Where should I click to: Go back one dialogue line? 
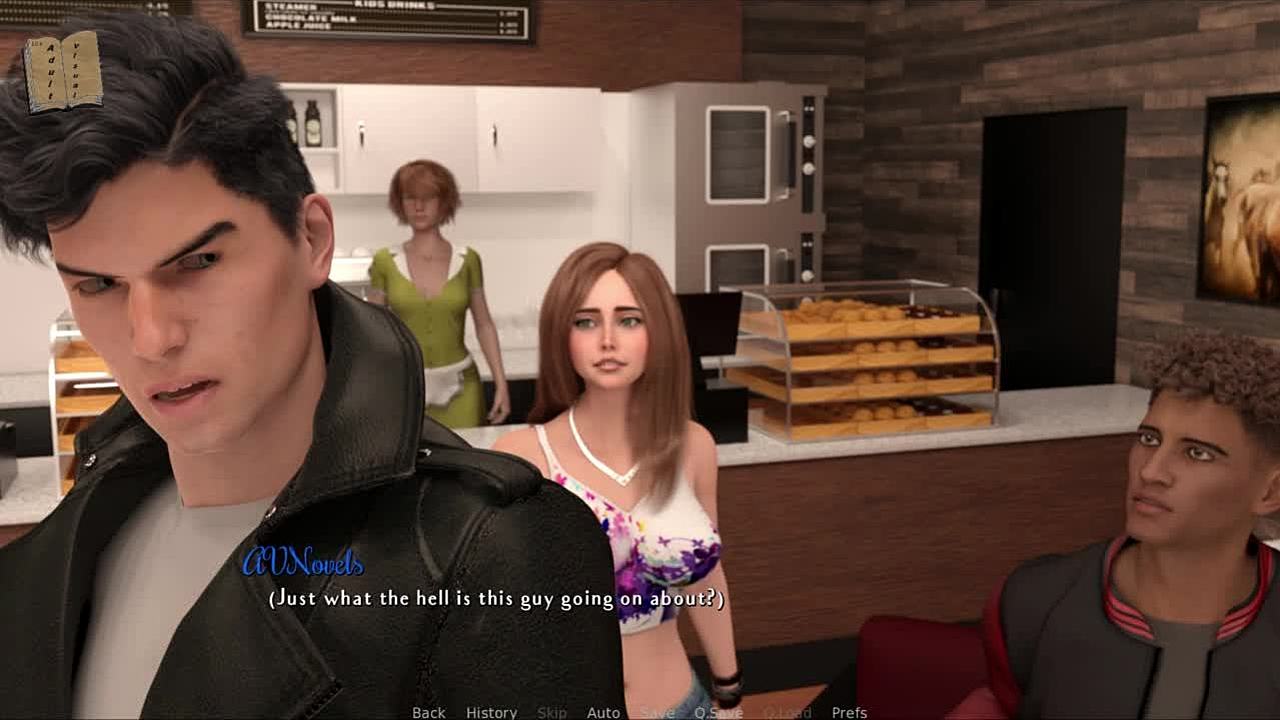pos(429,712)
